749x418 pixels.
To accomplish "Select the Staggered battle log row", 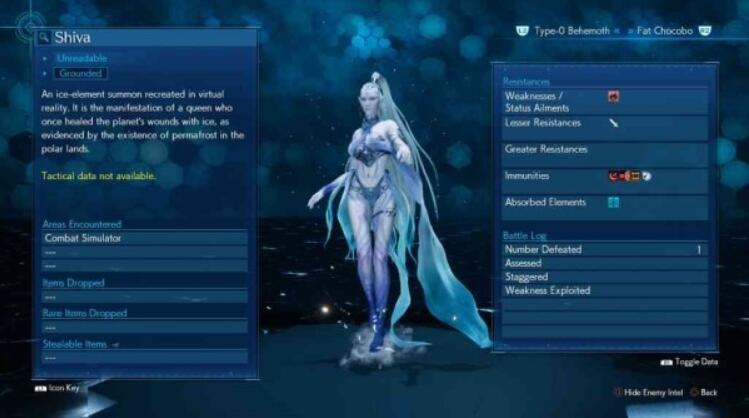I will 604,277.
